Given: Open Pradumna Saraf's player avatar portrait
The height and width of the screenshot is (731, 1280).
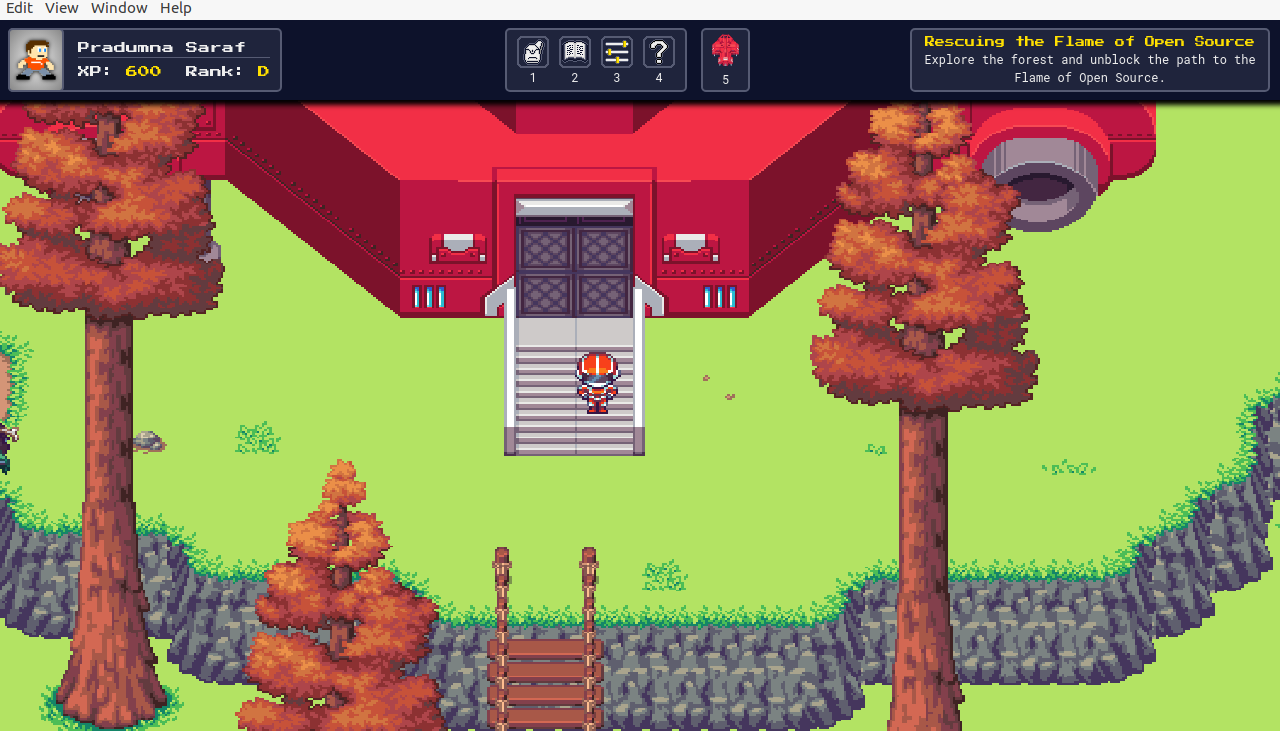Looking at the screenshot, I should coord(37,60).
